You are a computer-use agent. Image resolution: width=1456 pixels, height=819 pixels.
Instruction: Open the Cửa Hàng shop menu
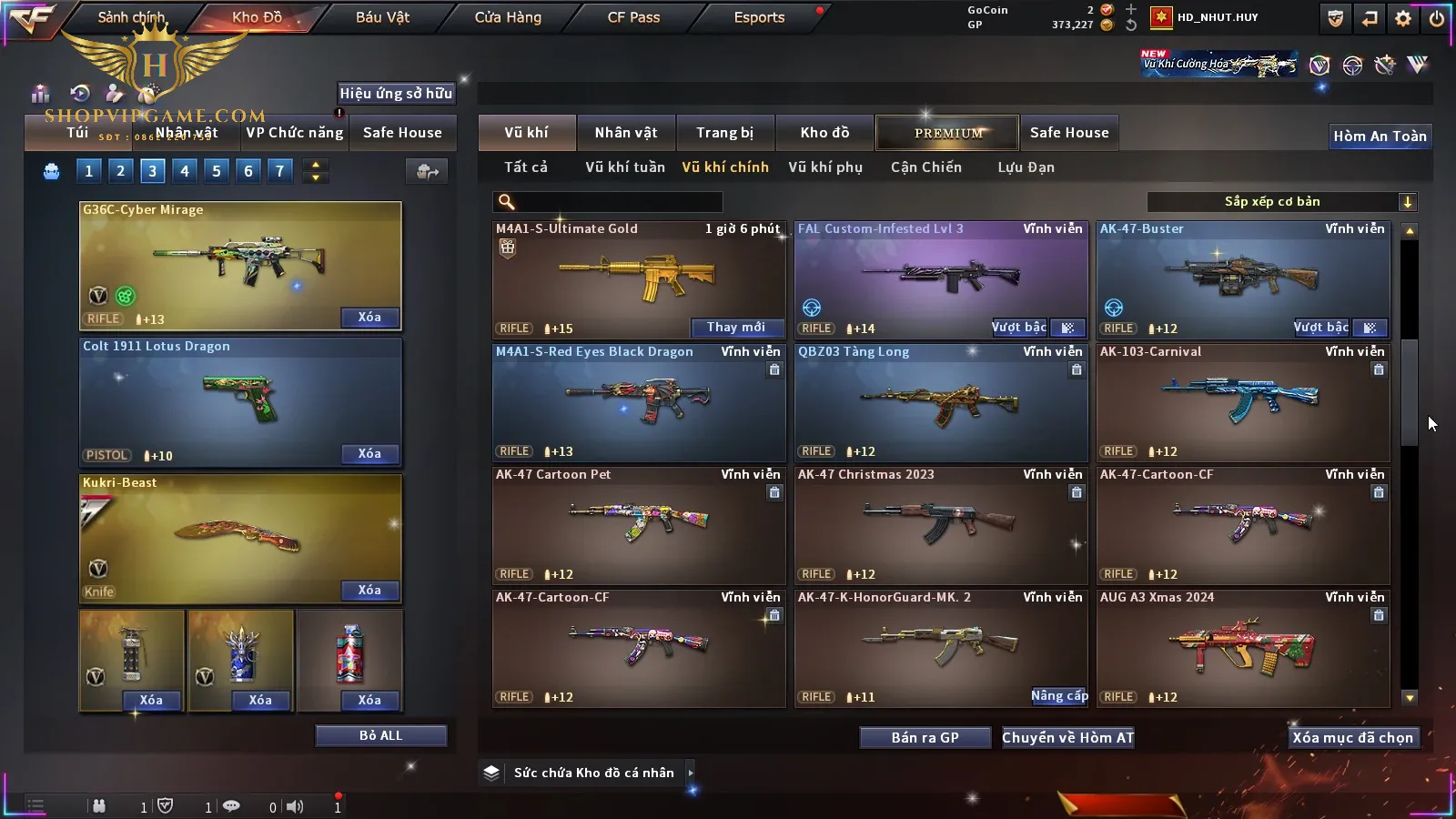pyautogui.click(x=508, y=17)
